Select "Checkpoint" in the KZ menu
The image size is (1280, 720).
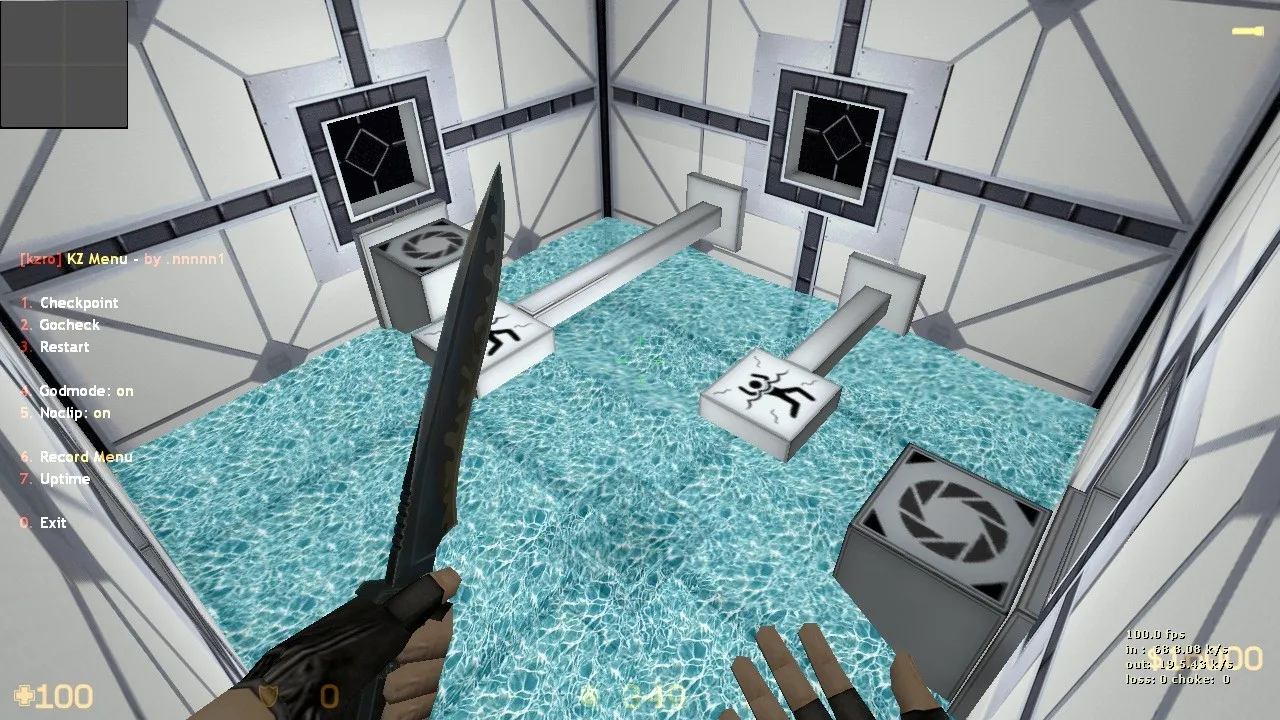pyautogui.click(x=78, y=302)
